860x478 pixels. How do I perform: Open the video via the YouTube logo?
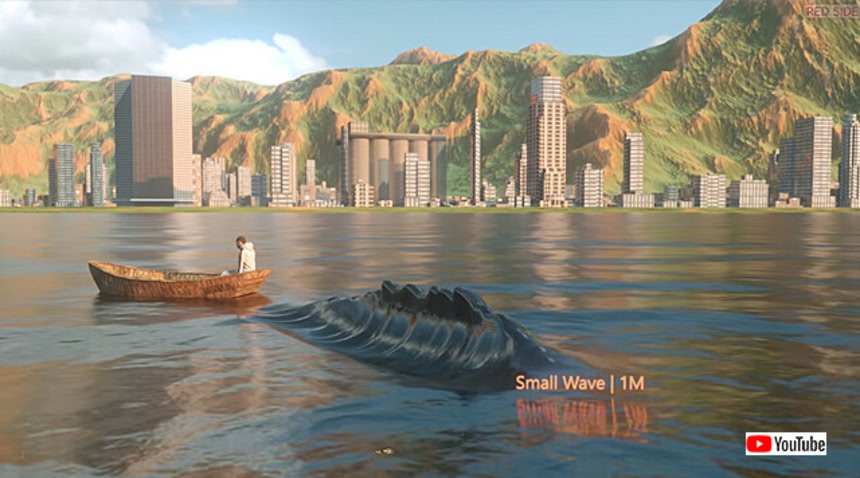(x=785, y=443)
